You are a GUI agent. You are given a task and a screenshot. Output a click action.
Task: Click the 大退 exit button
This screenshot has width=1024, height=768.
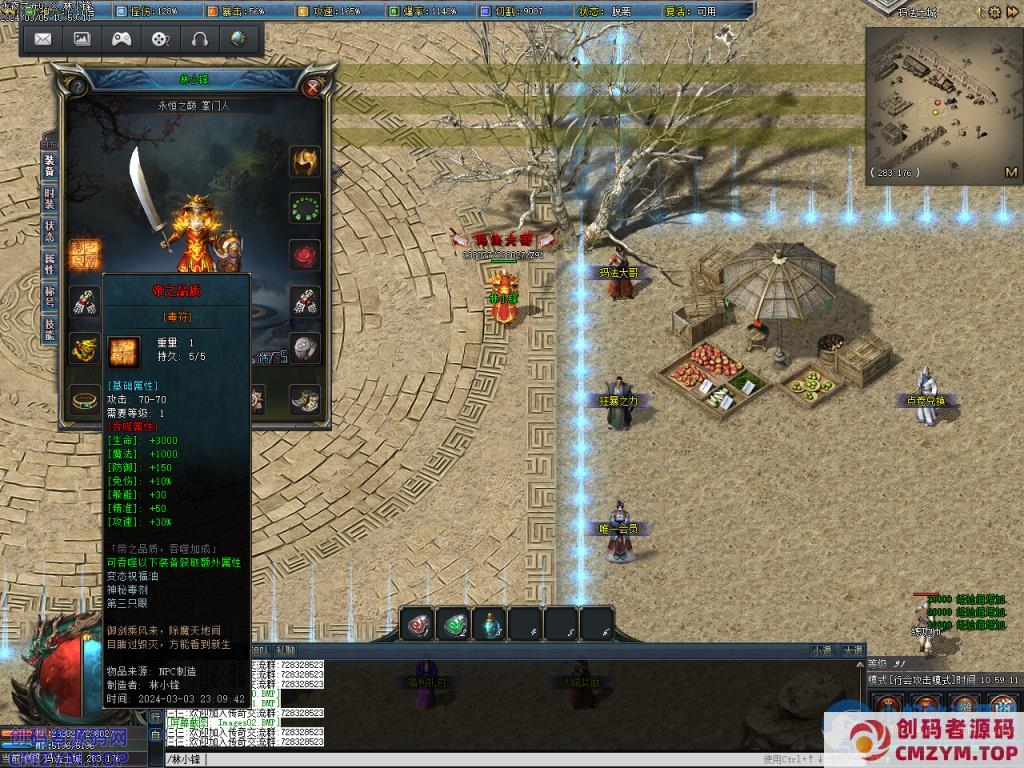[852, 650]
